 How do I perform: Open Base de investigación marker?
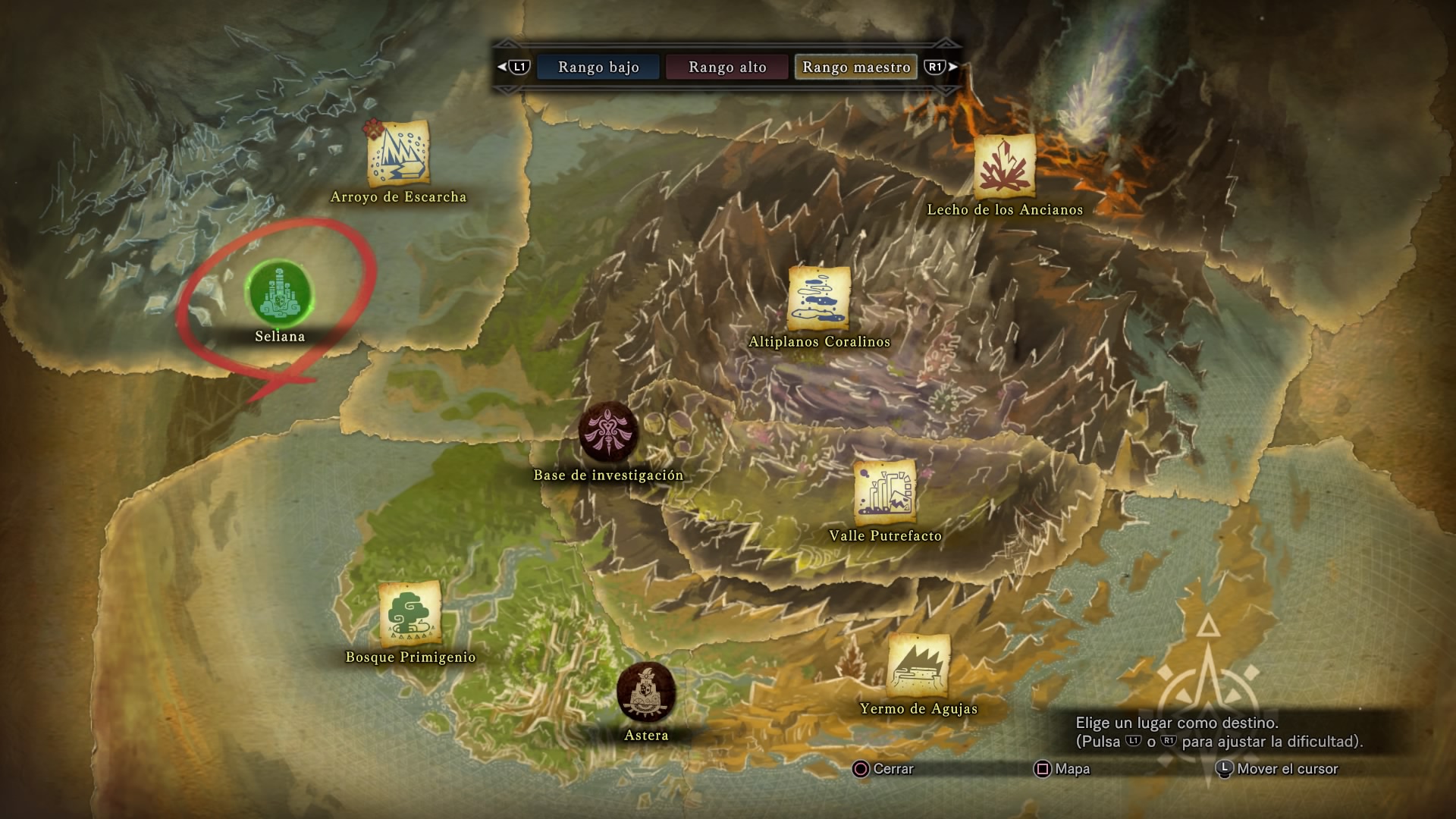[x=608, y=433]
